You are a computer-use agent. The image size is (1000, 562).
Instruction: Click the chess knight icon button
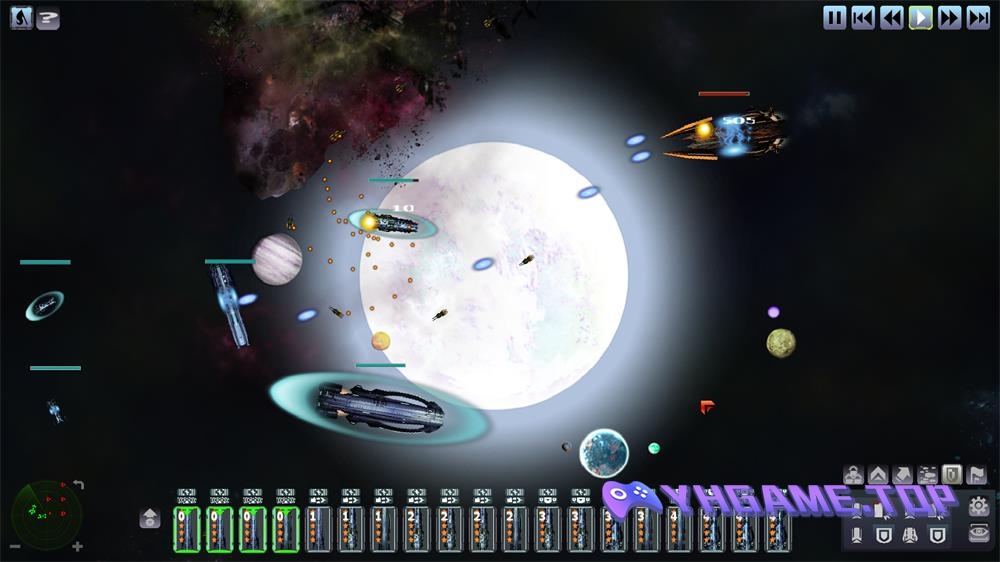(22, 18)
